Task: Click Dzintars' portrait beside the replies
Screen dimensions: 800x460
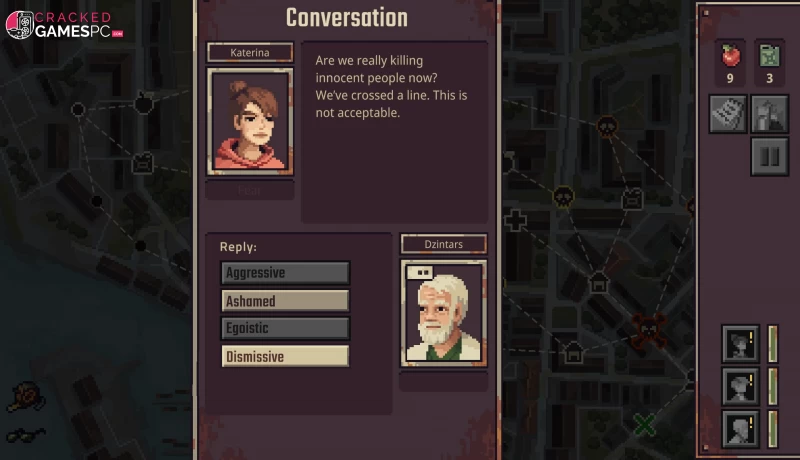Action: [443, 313]
